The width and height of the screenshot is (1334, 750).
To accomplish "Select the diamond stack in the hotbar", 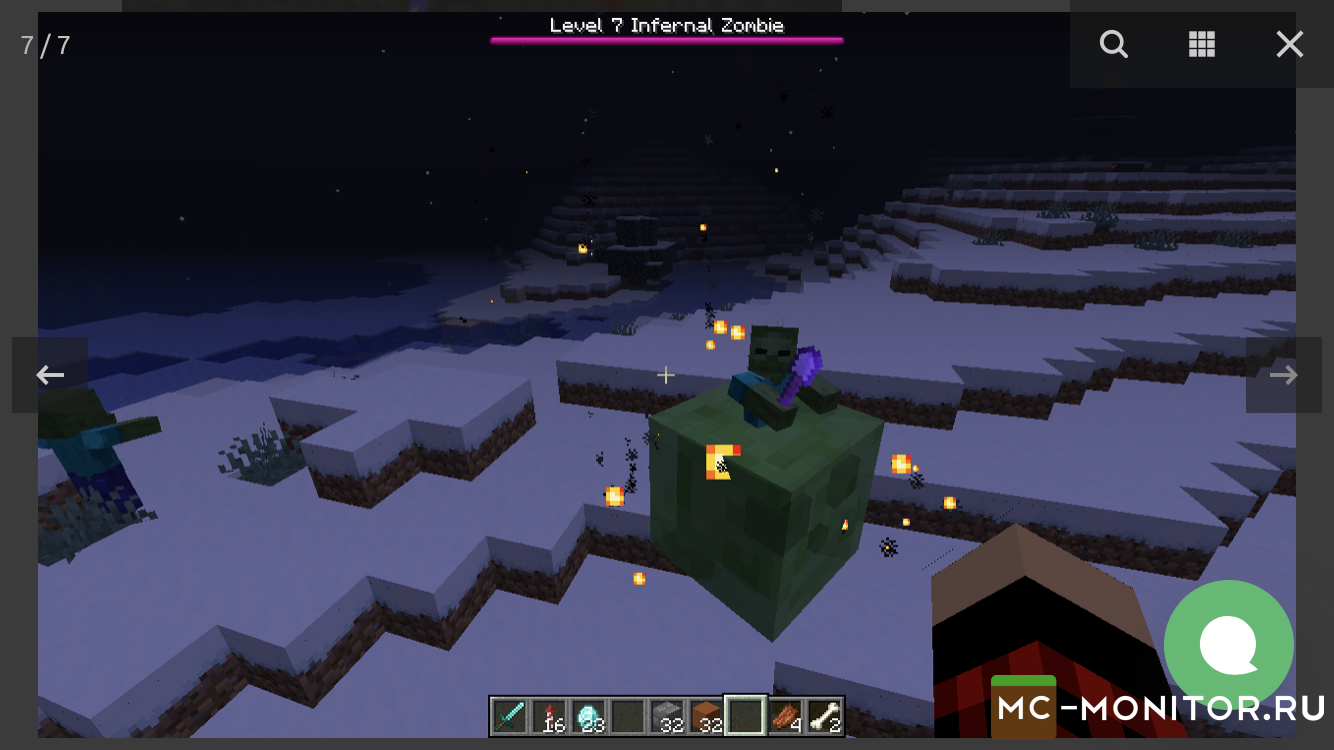I will click(x=588, y=716).
